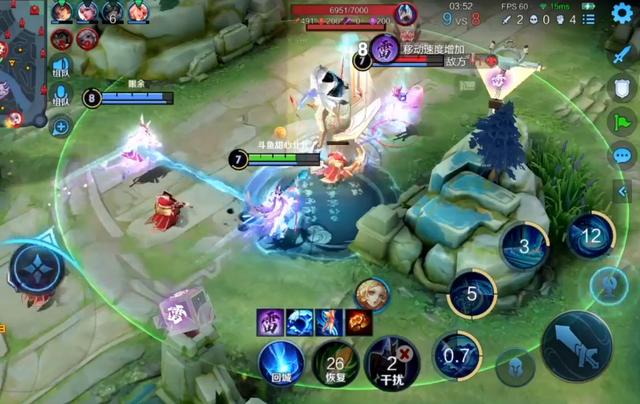Use the basic attack sword button

575,347
